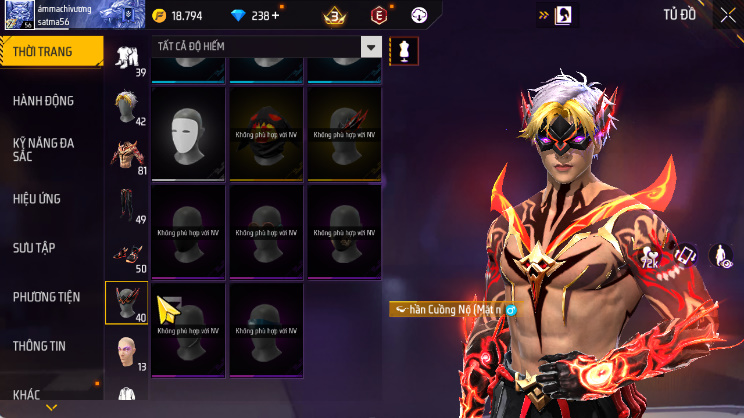
Task: Choose the shoes category showing 50 items
Action: point(126,254)
